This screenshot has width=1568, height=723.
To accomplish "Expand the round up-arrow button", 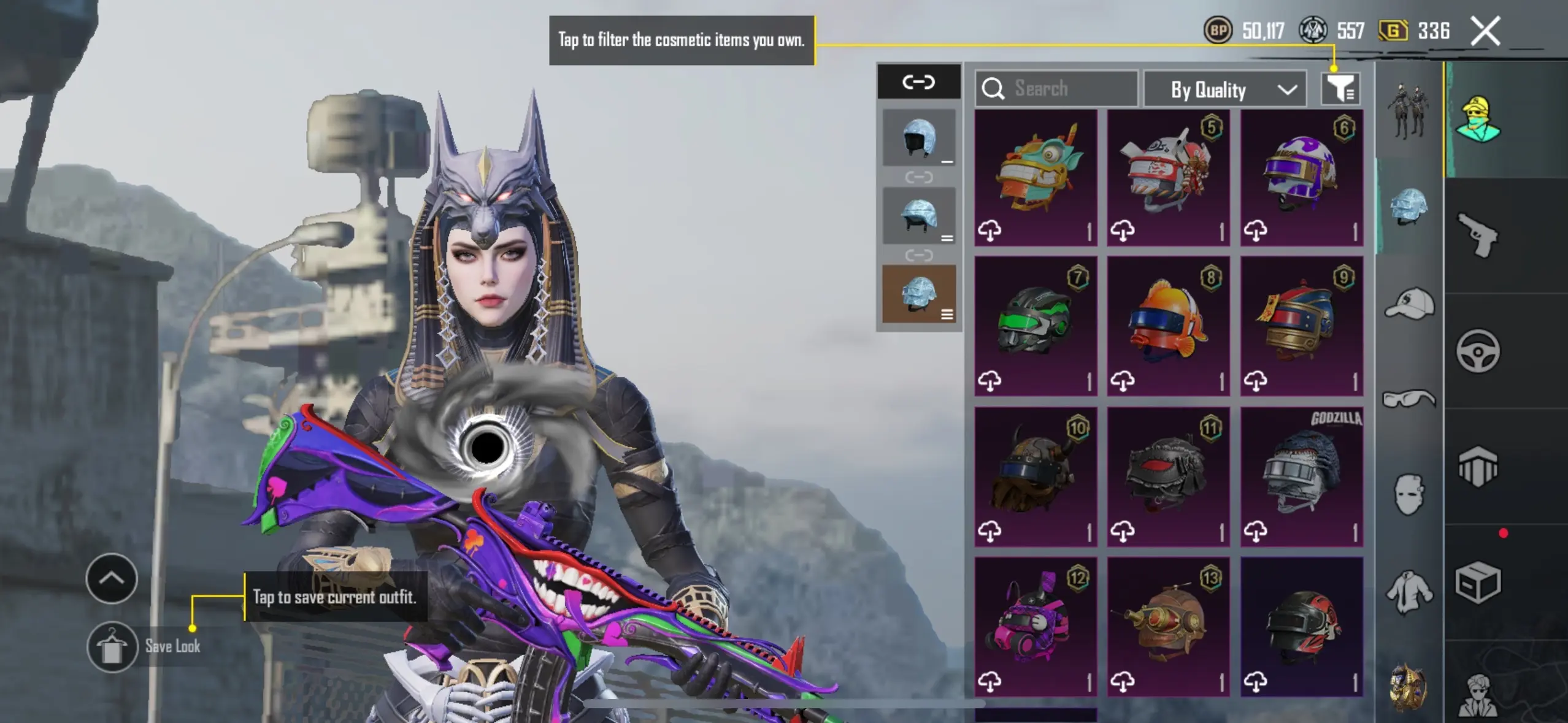I will [x=112, y=578].
